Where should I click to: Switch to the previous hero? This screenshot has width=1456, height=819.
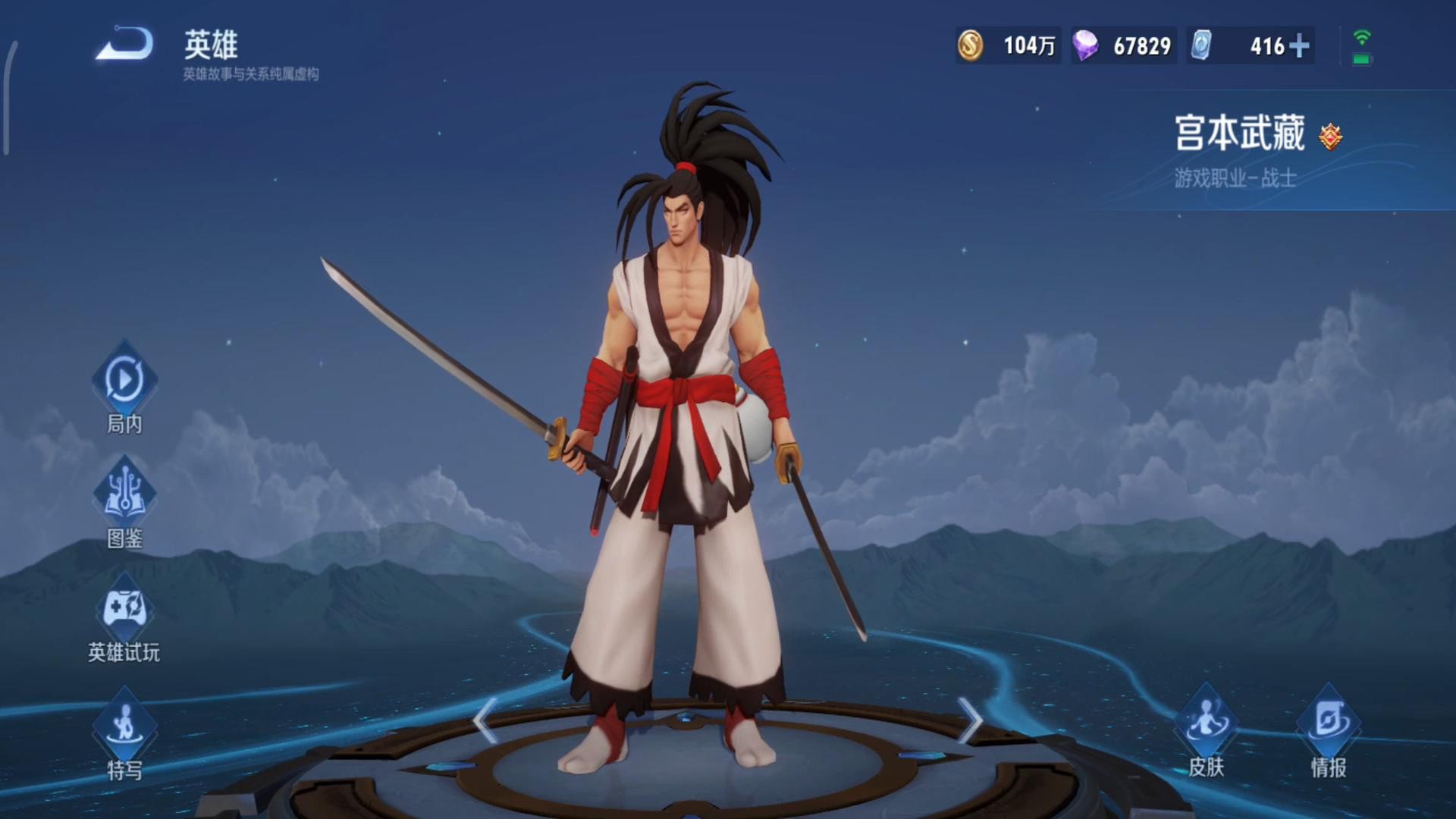(x=485, y=720)
